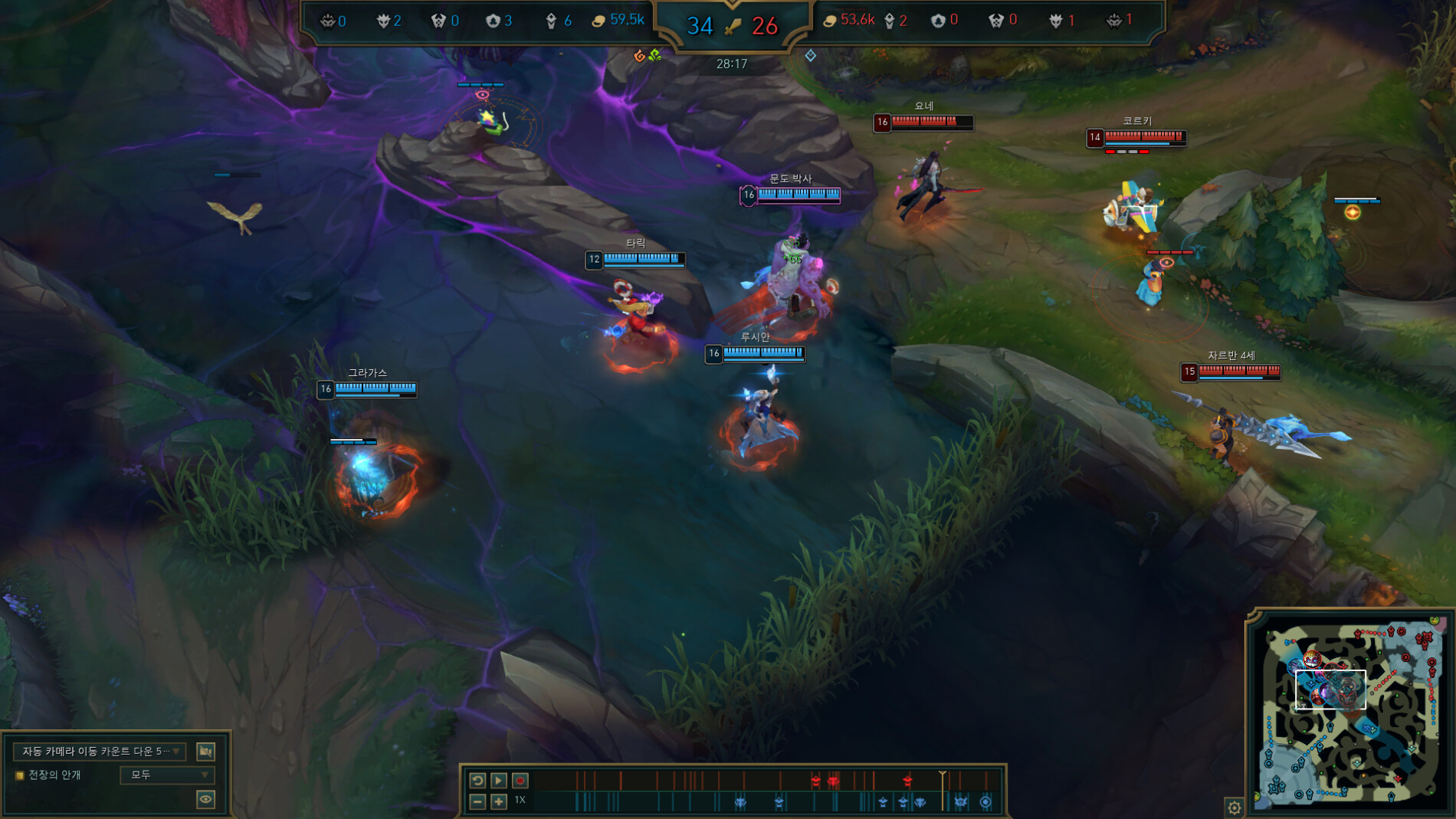Open the camera countdown dropdown arrow

coord(175,752)
